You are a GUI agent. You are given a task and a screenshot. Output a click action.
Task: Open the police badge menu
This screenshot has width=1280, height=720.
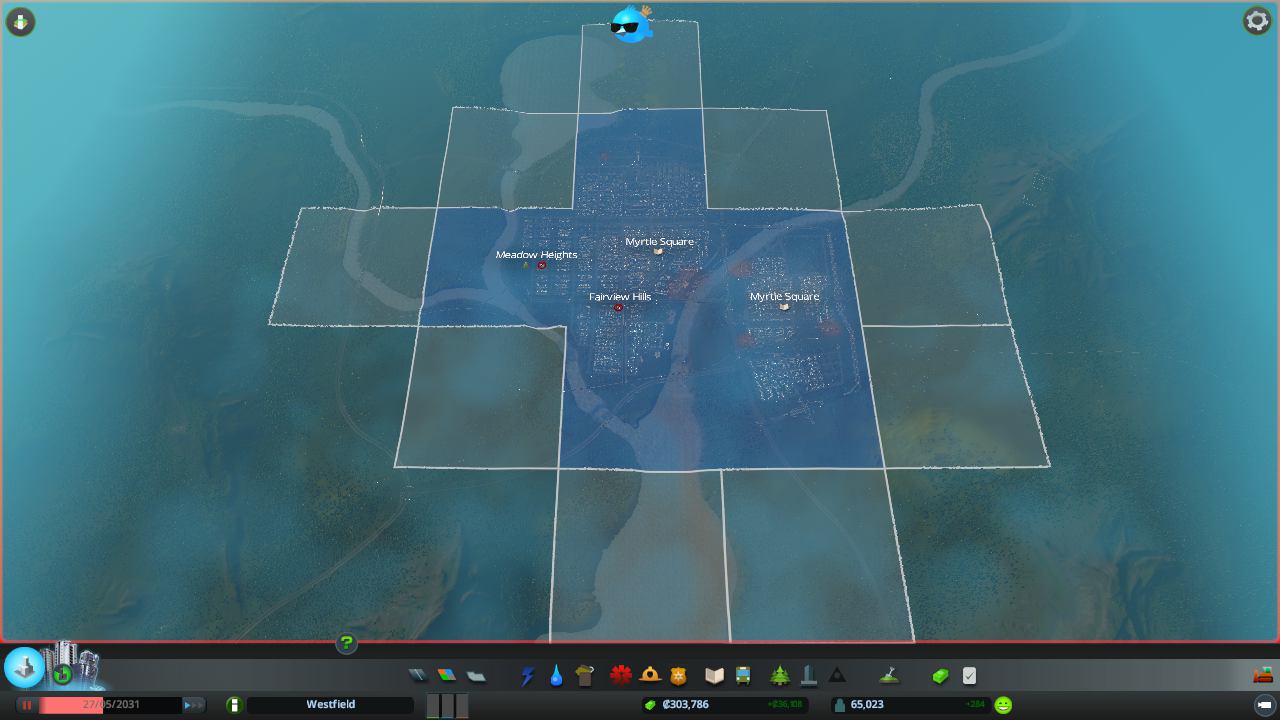(x=679, y=676)
